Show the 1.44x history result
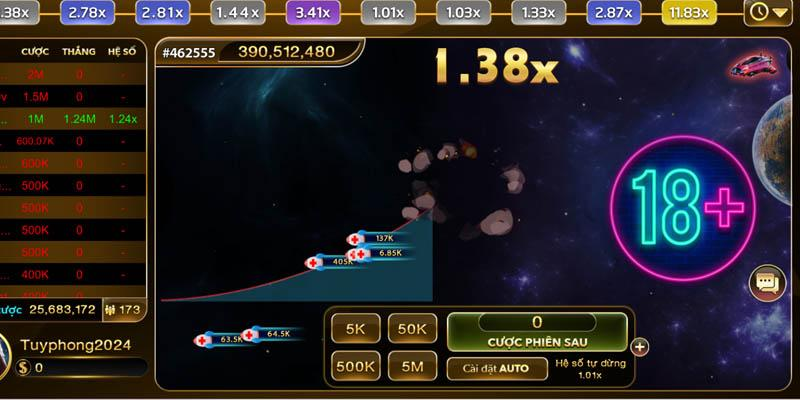Screen dimensions: 800x400 [x=238, y=12]
